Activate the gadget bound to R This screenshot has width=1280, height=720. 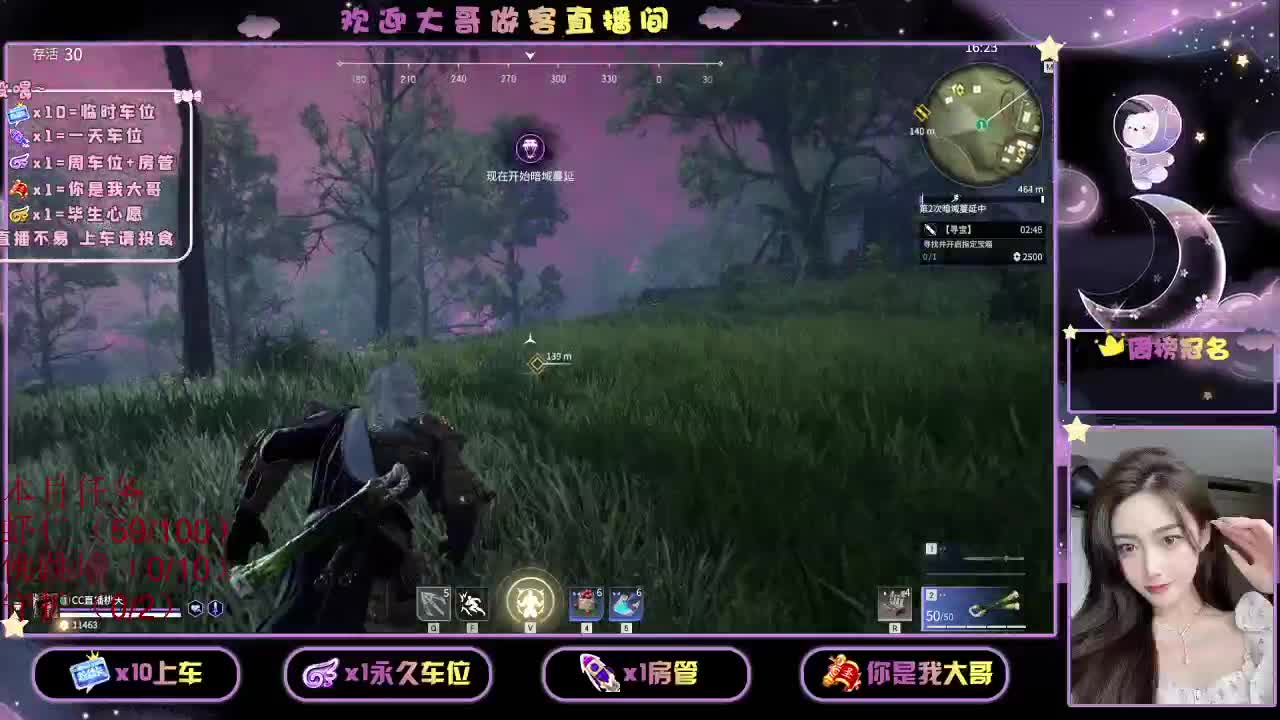896,604
